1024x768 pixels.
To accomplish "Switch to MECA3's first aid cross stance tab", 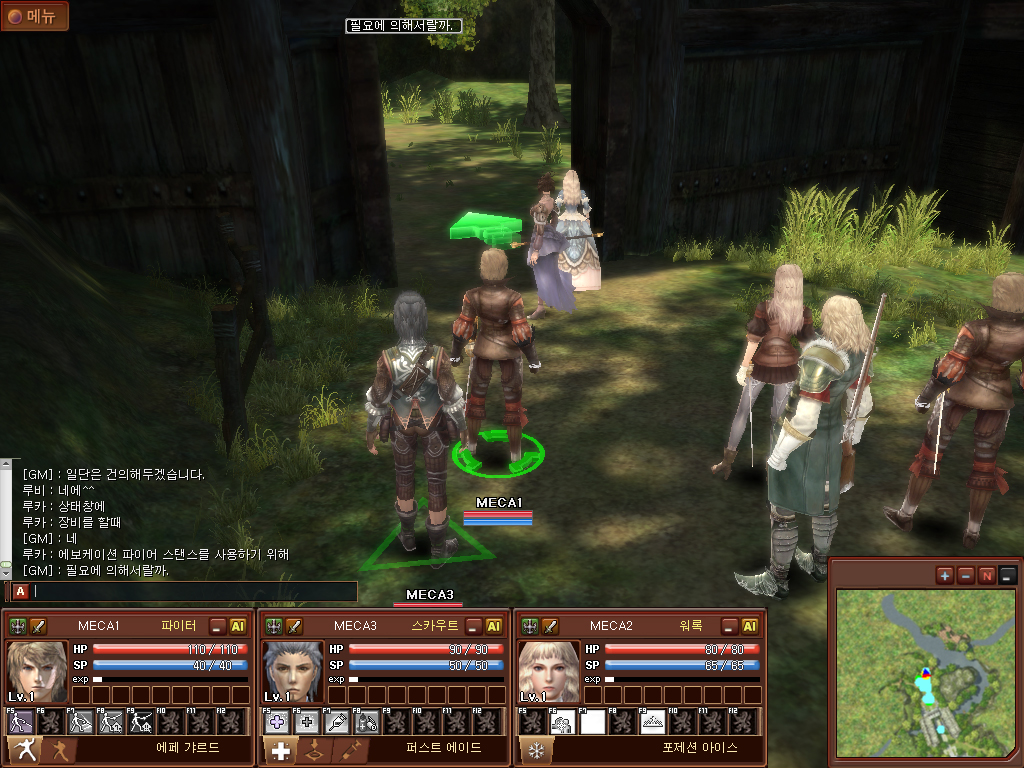I will pos(279,751).
